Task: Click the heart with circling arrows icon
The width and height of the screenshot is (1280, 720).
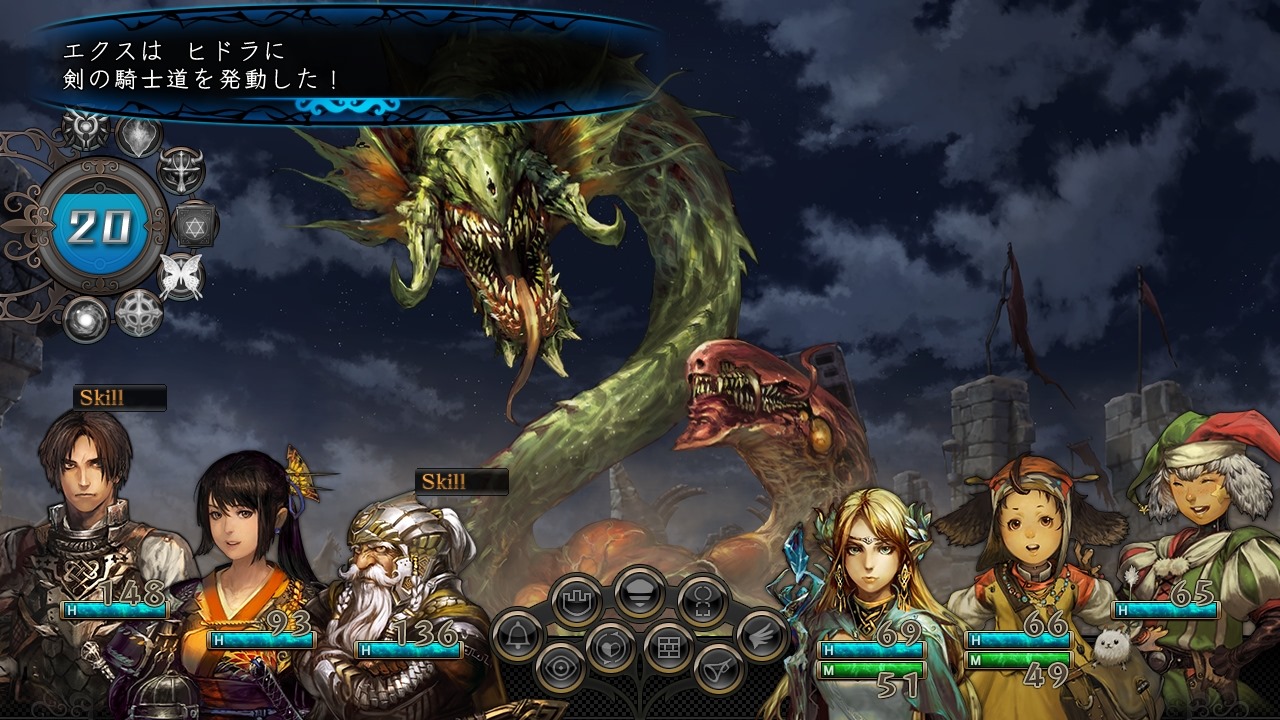Action: coord(609,647)
